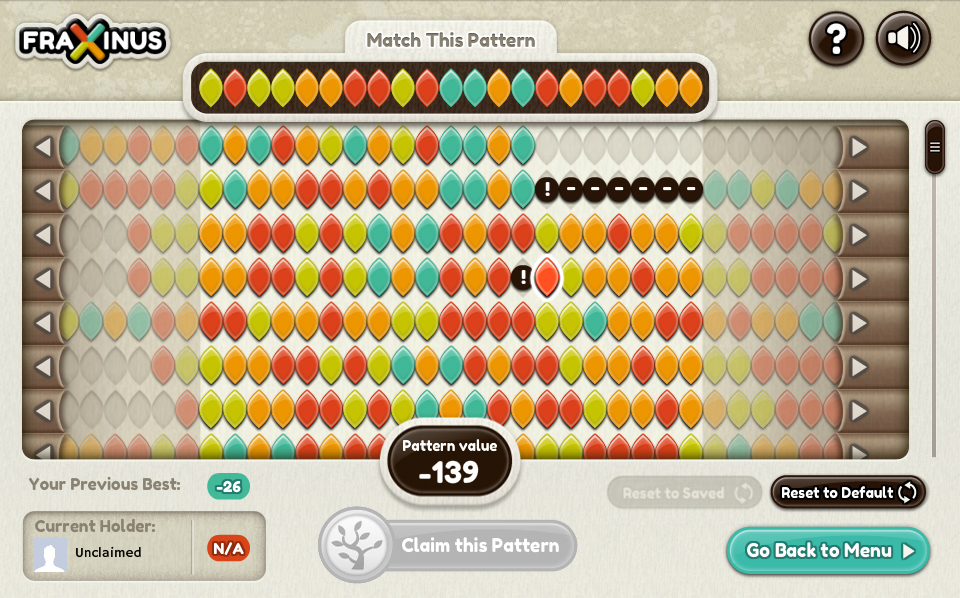Click the Current Holder avatar thumbnail
The width and height of the screenshot is (960, 598).
(50, 553)
